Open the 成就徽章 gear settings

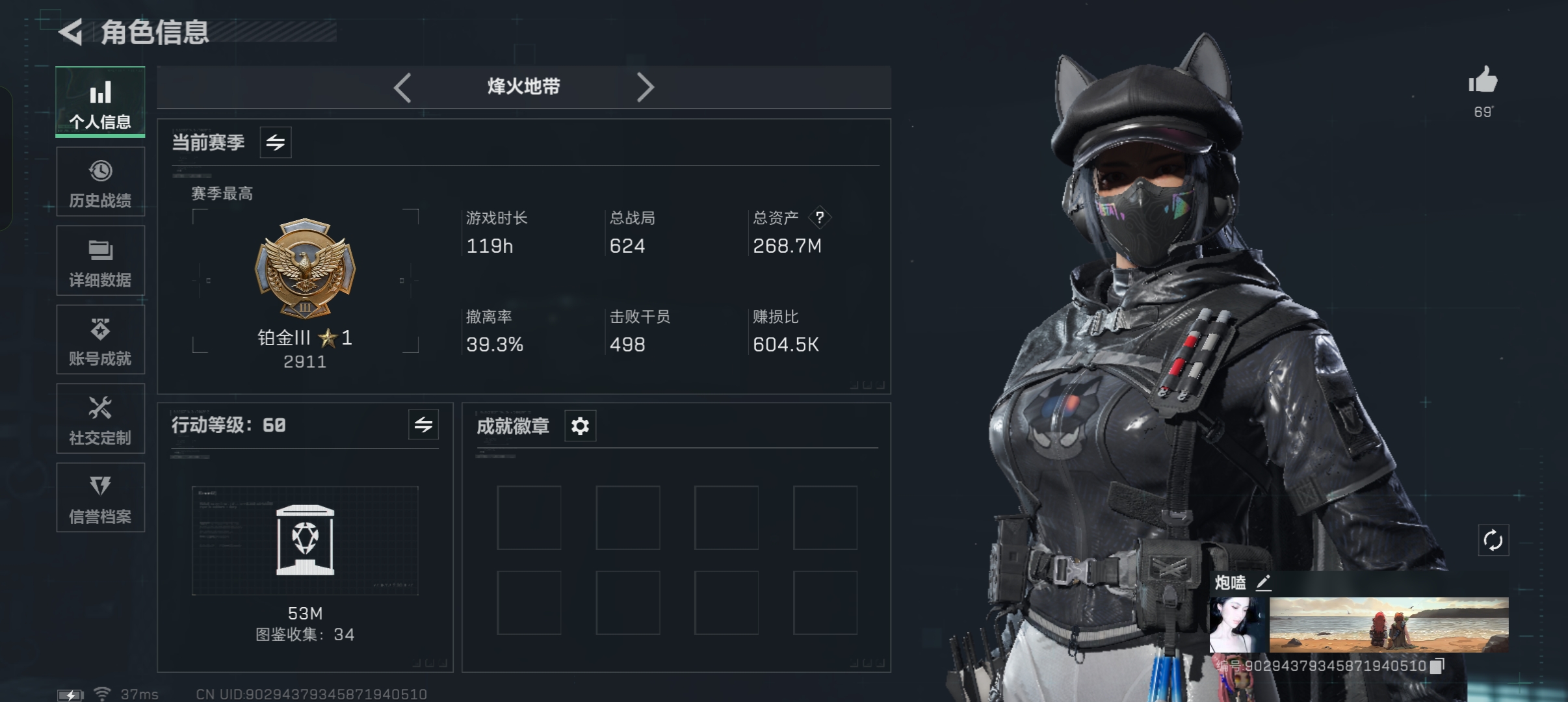580,426
